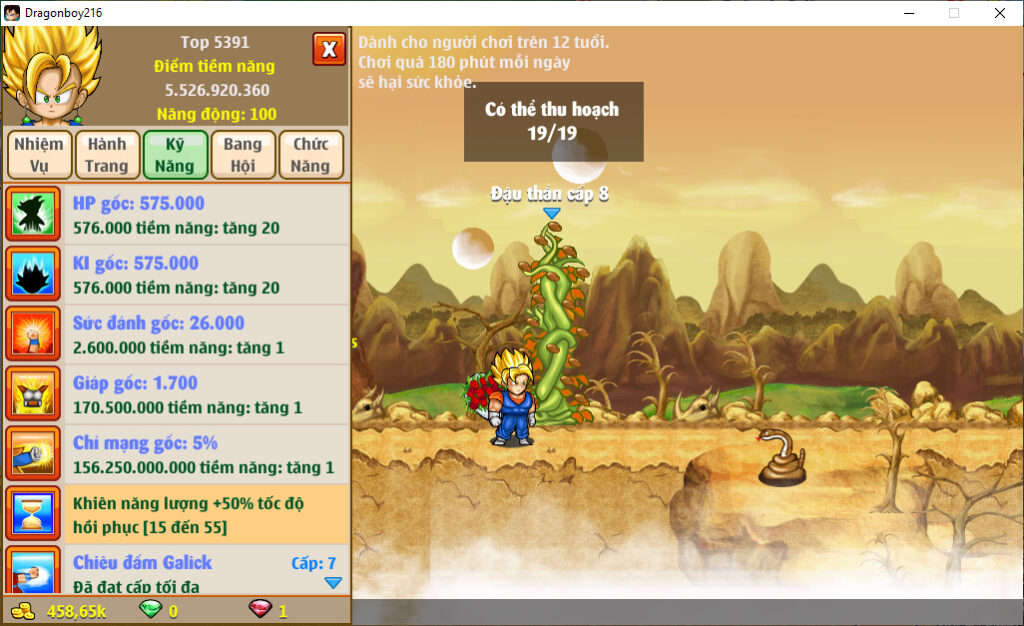Open the Hành Trang tab

coord(107,155)
